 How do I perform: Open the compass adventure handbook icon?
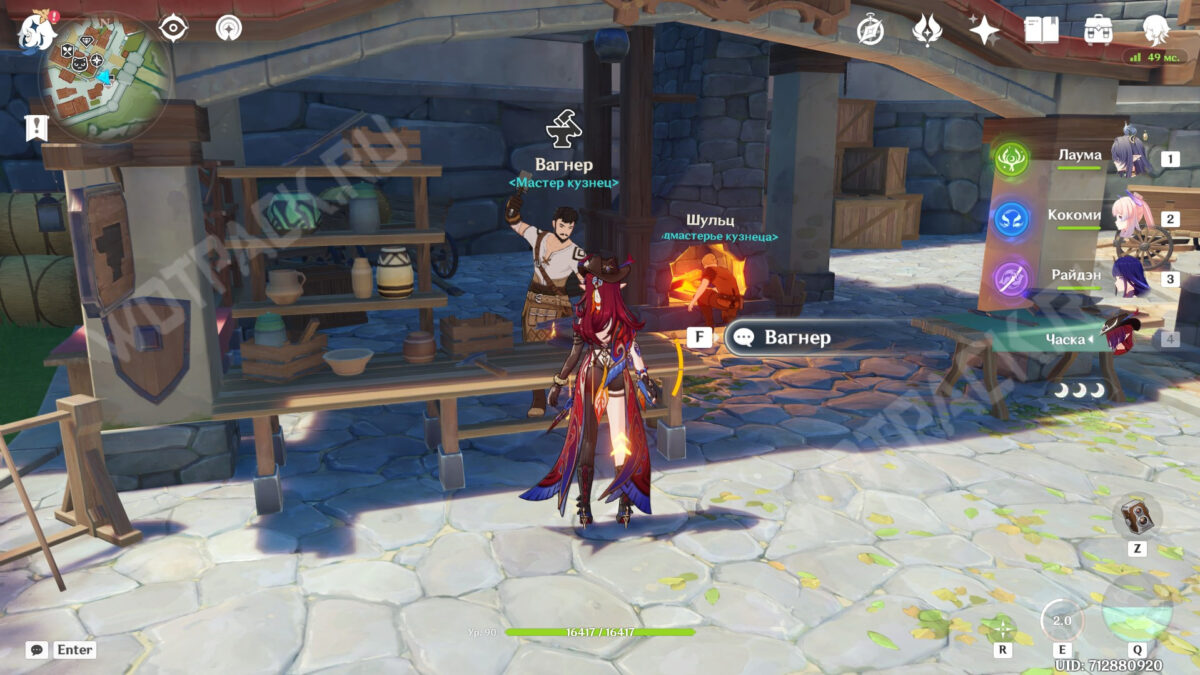(870, 30)
